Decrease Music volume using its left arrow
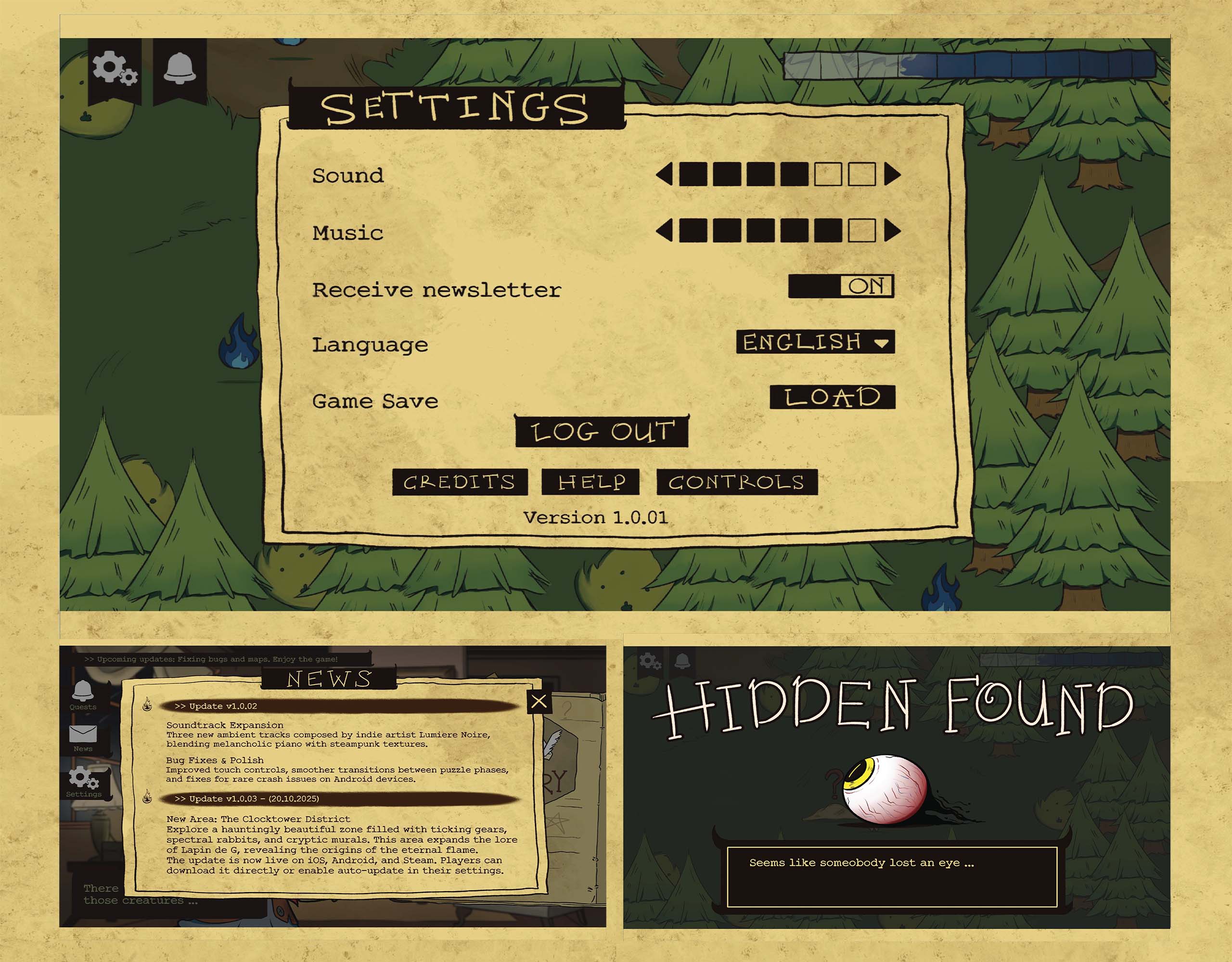 point(665,231)
